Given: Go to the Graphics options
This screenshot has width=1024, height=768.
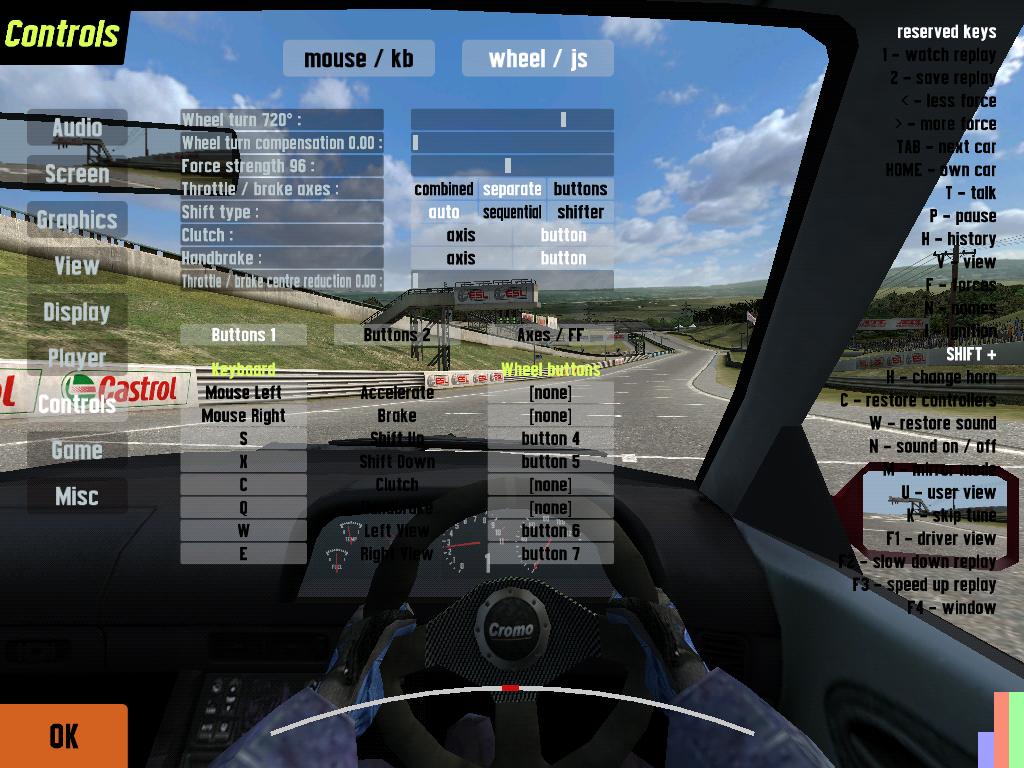Looking at the screenshot, I should pyautogui.click(x=77, y=220).
